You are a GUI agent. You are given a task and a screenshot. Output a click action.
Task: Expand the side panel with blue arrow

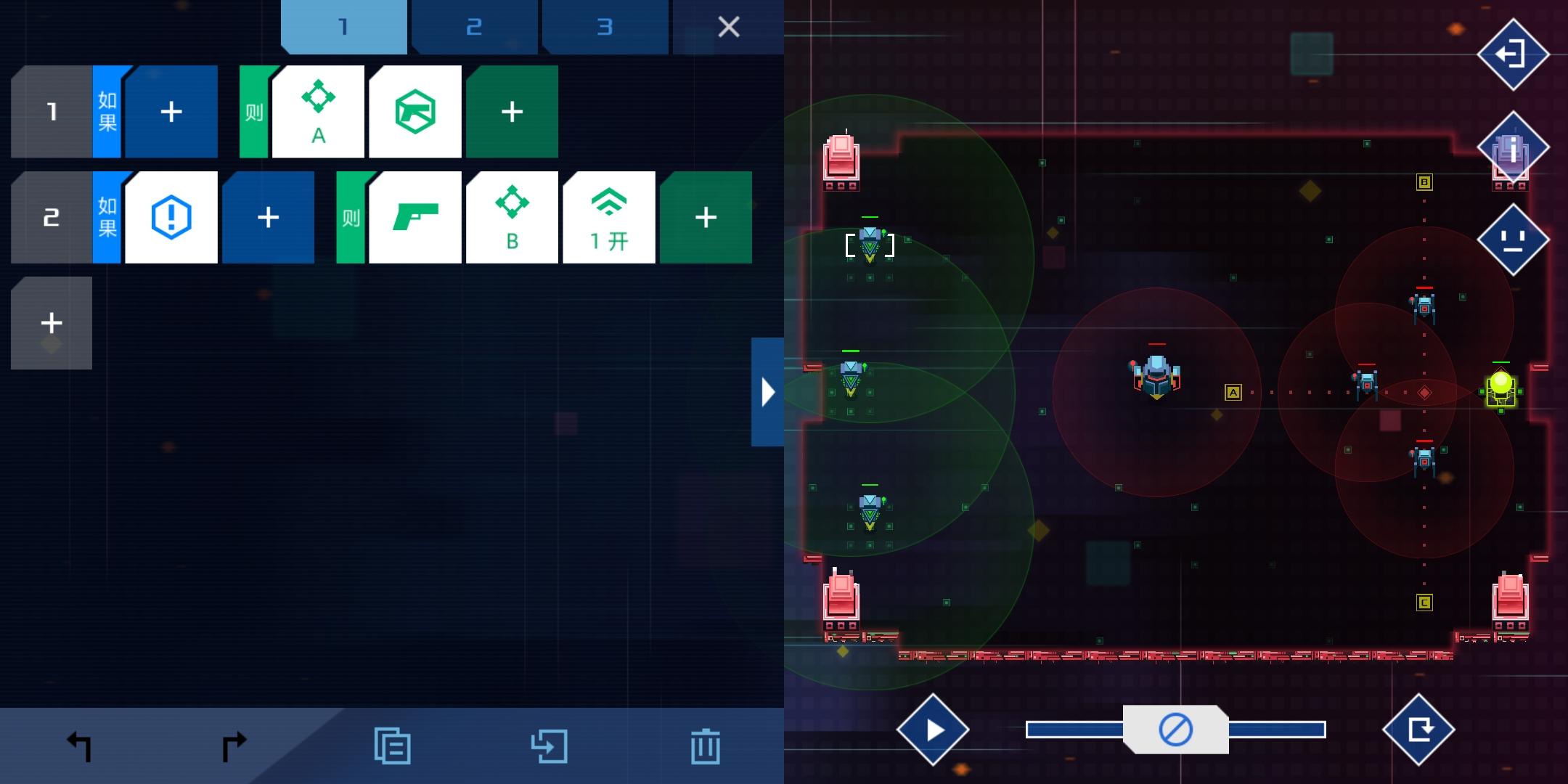coord(768,392)
